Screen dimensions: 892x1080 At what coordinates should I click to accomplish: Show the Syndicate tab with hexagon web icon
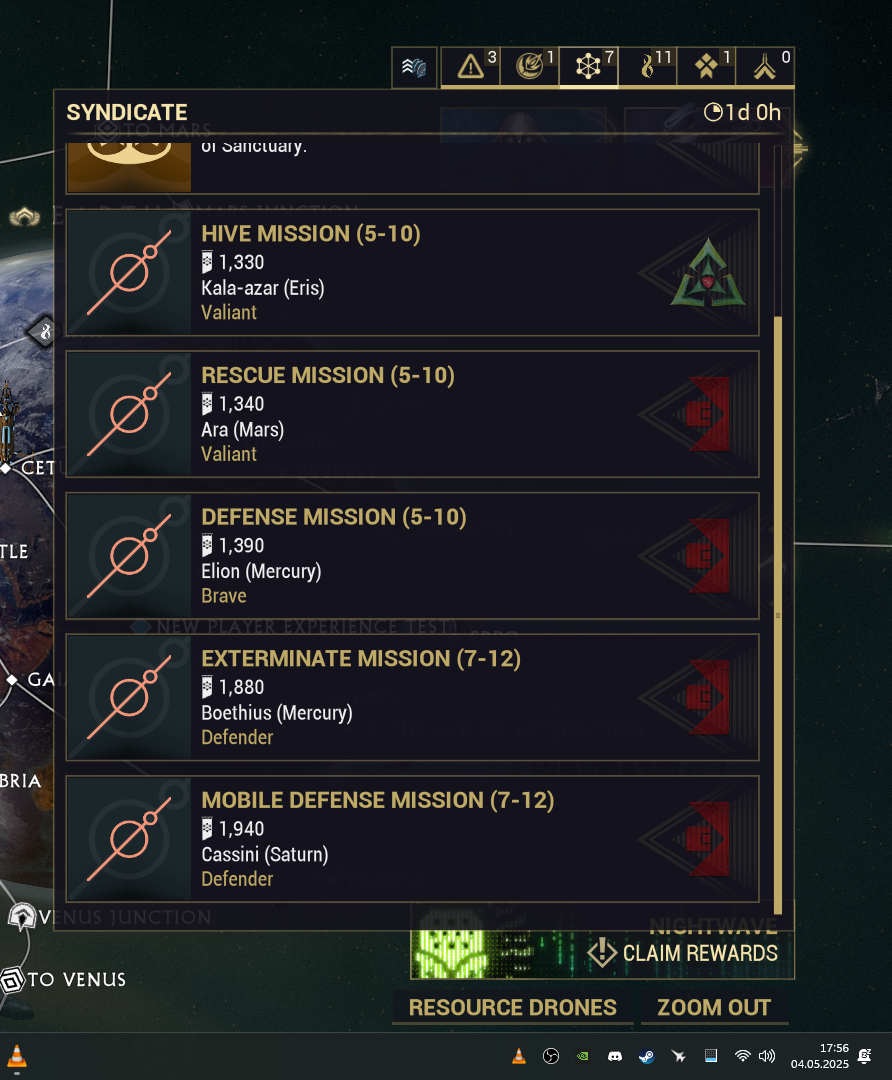tap(589, 67)
